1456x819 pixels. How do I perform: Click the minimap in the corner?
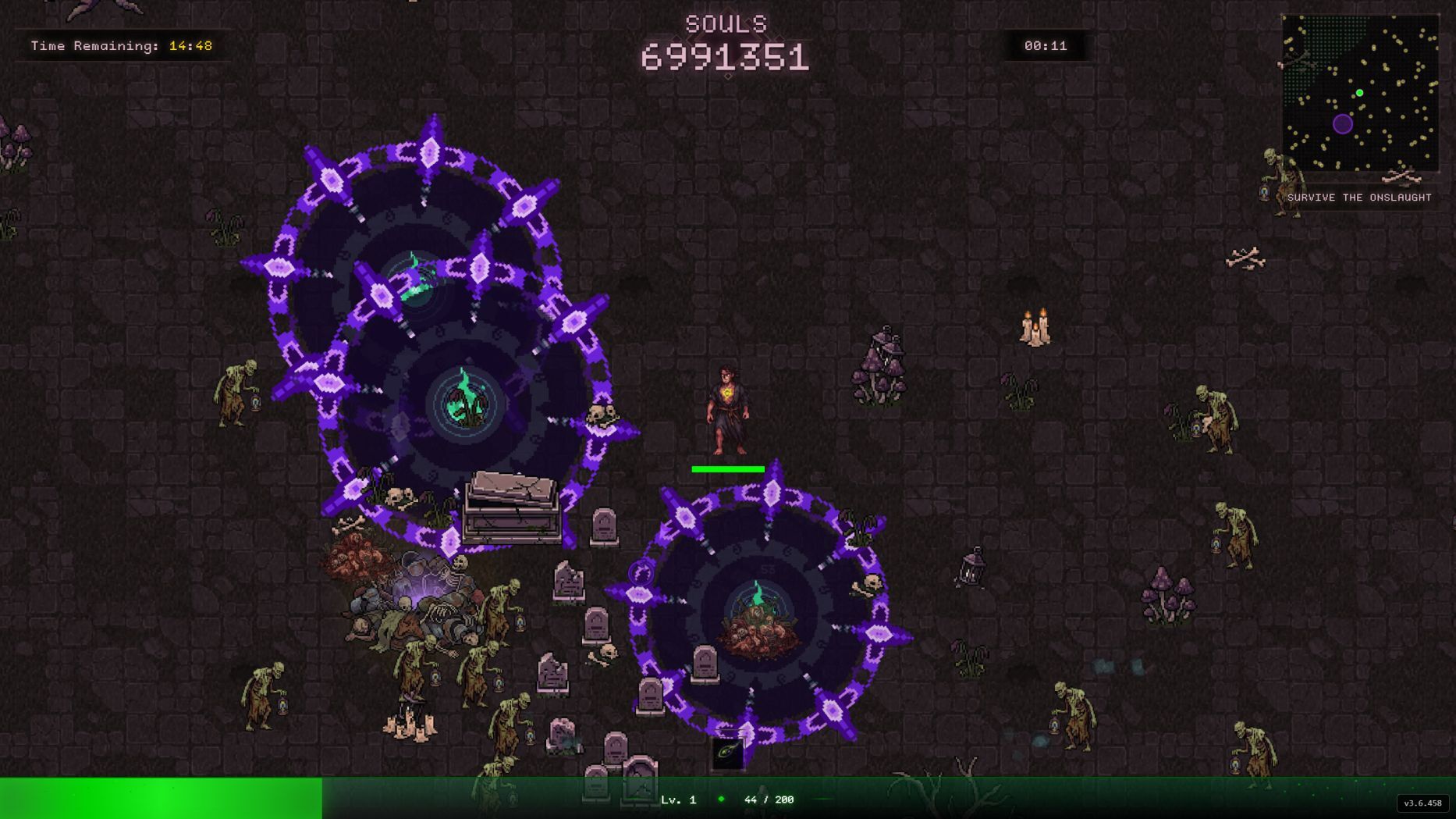coord(1360,93)
